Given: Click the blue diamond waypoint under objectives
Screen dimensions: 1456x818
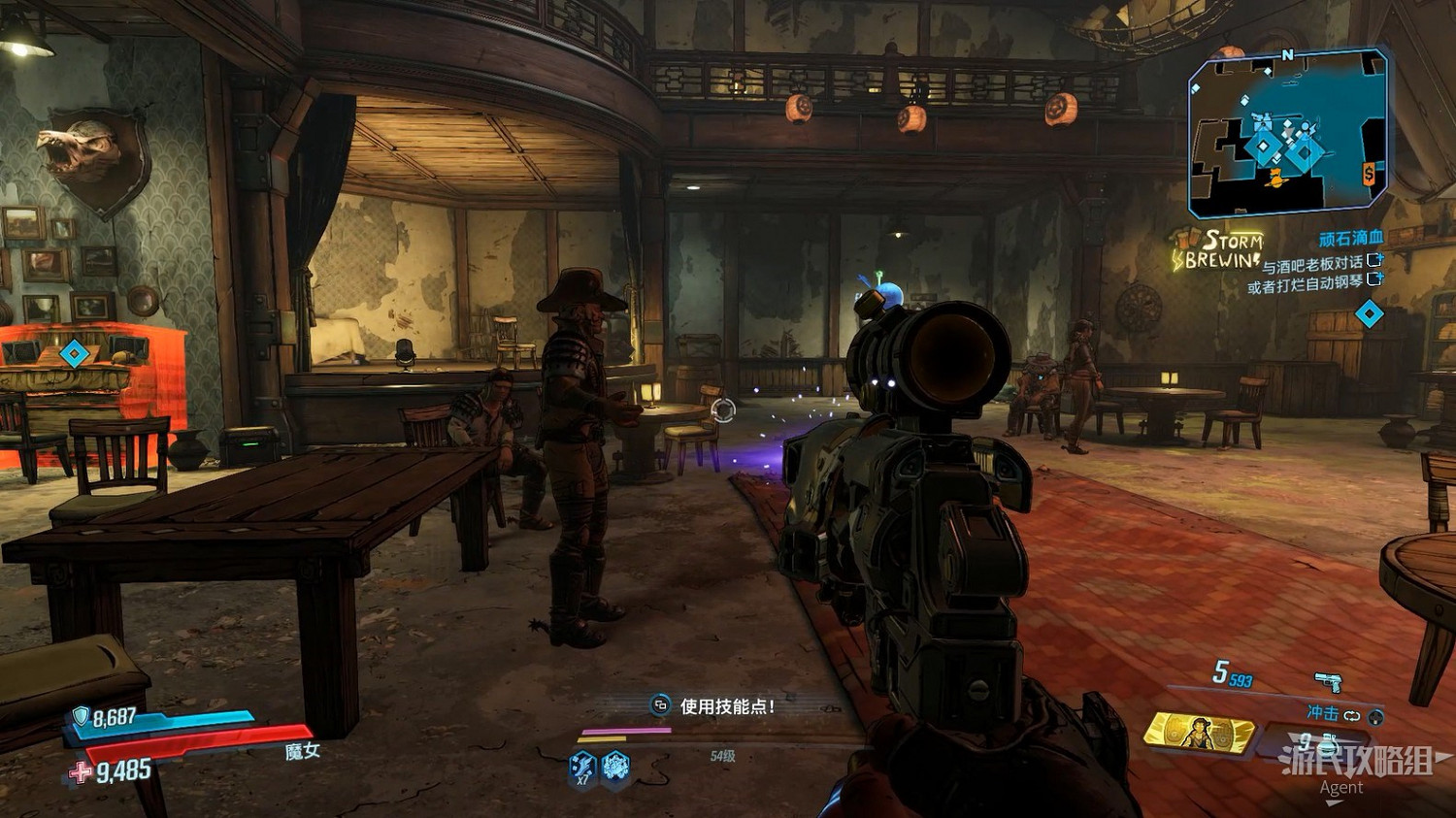Looking at the screenshot, I should 1369,314.
